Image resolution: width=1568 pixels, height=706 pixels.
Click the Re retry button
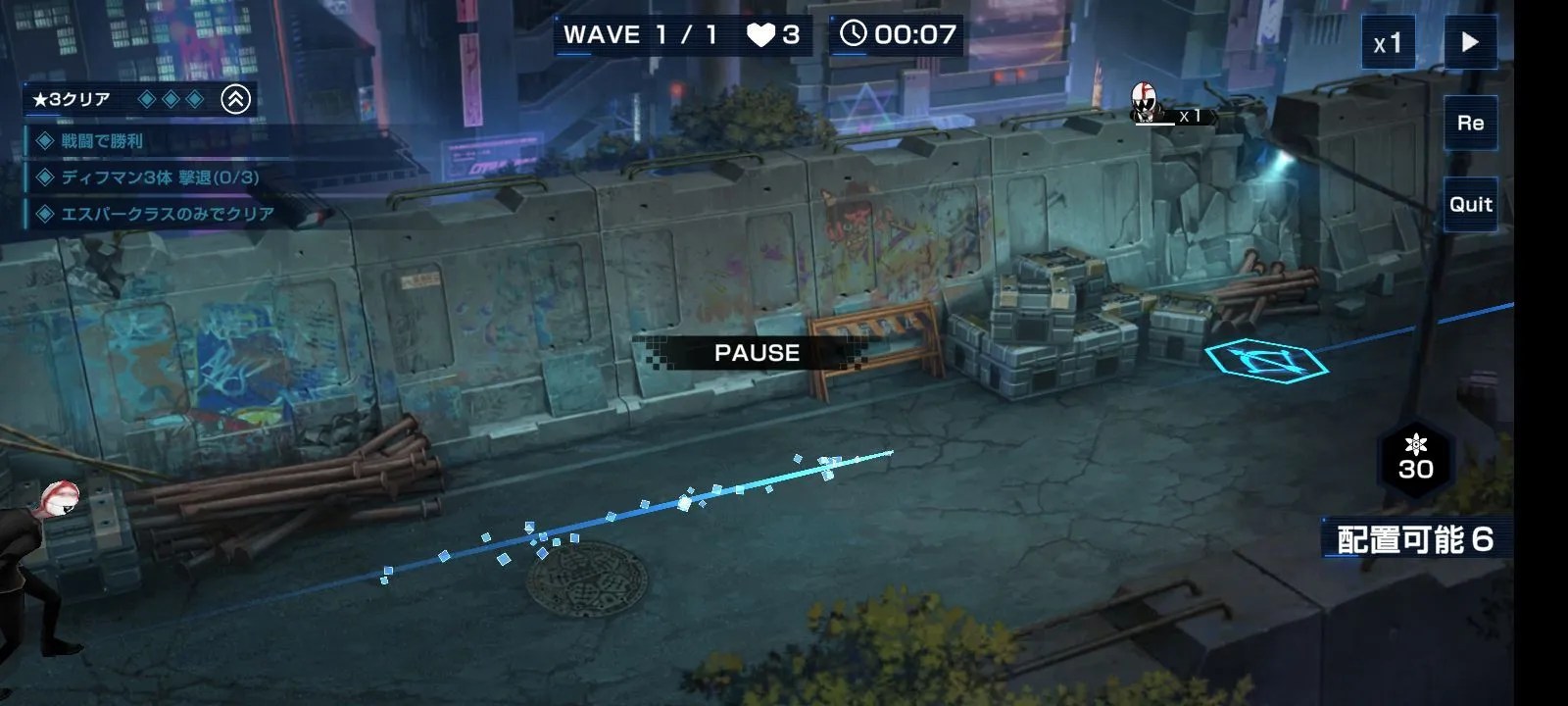coord(1470,124)
